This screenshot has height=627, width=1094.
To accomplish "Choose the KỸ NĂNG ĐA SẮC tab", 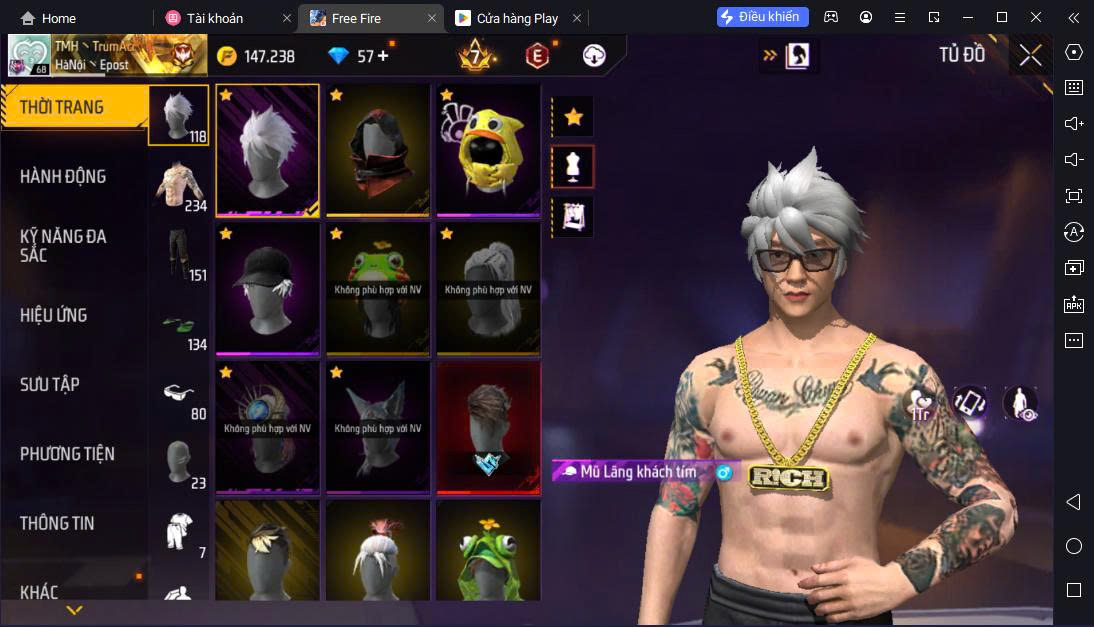I will coord(63,246).
